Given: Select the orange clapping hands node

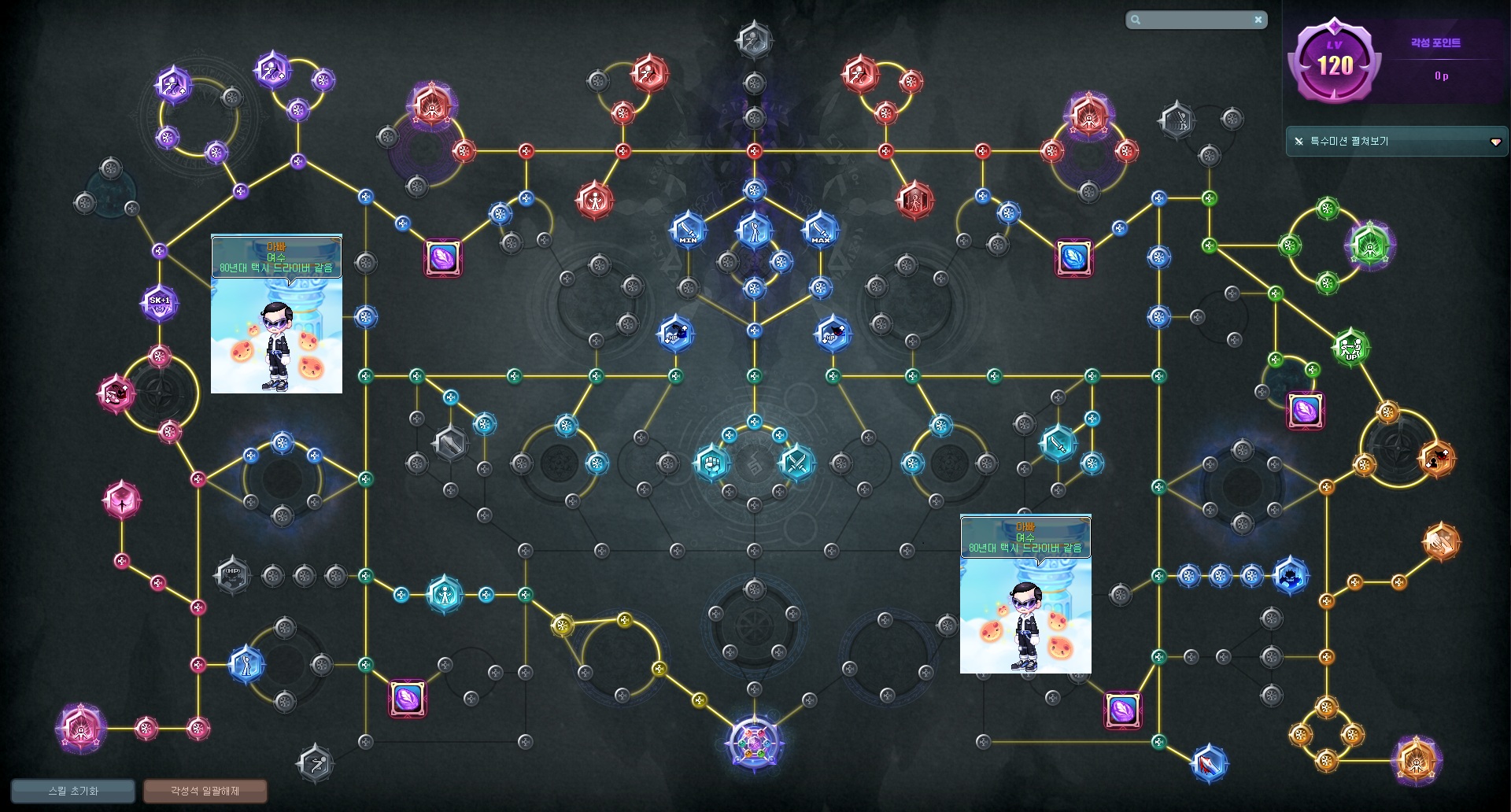Looking at the screenshot, I should pyautogui.click(x=1441, y=541).
